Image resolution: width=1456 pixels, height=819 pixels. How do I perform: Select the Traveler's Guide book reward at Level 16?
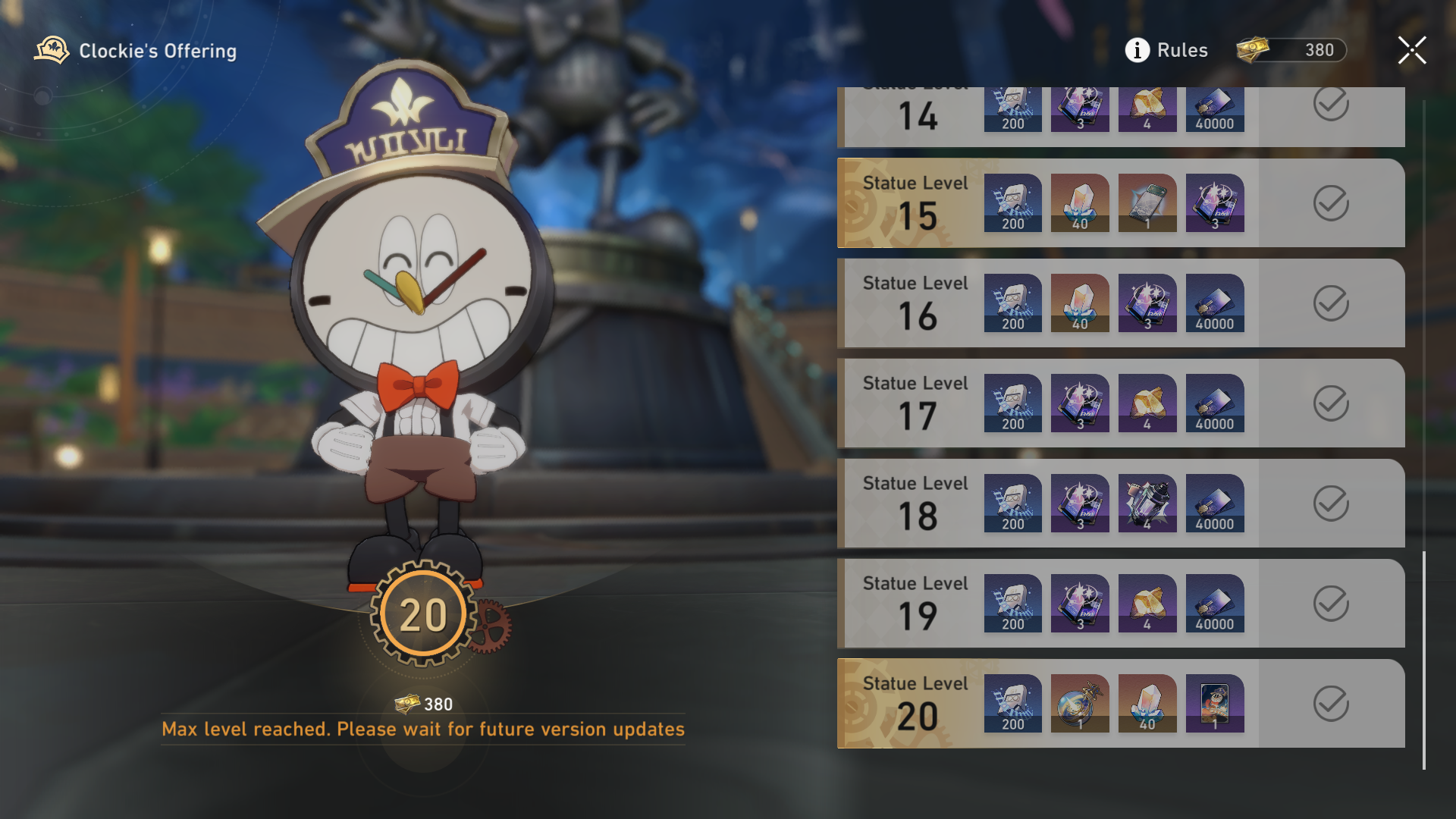[1147, 303]
